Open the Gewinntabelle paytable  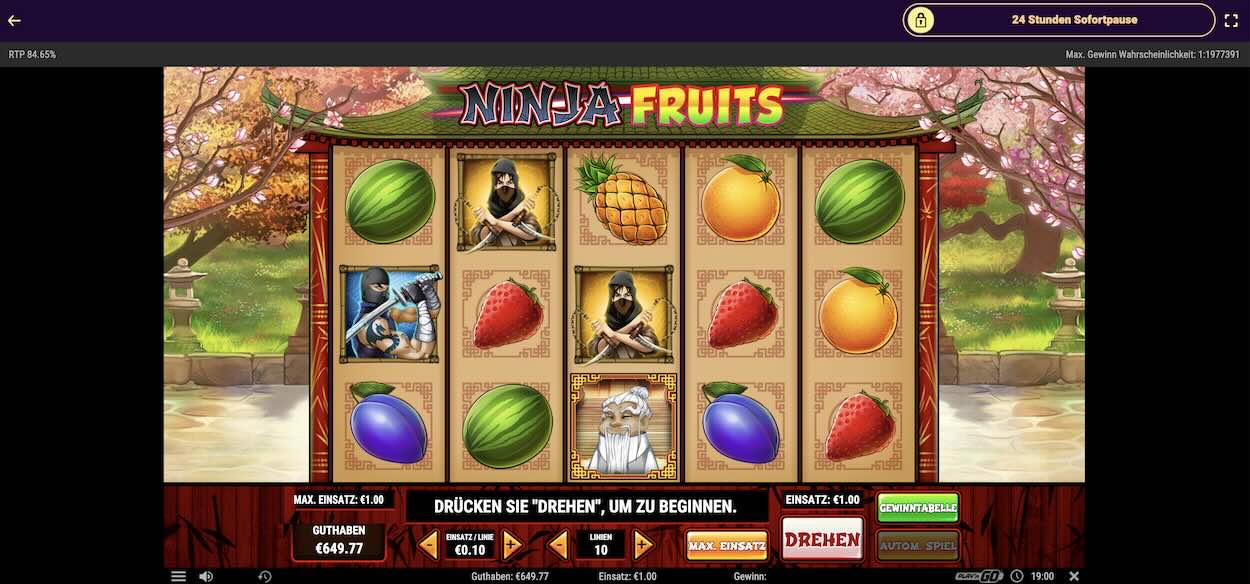coord(918,508)
